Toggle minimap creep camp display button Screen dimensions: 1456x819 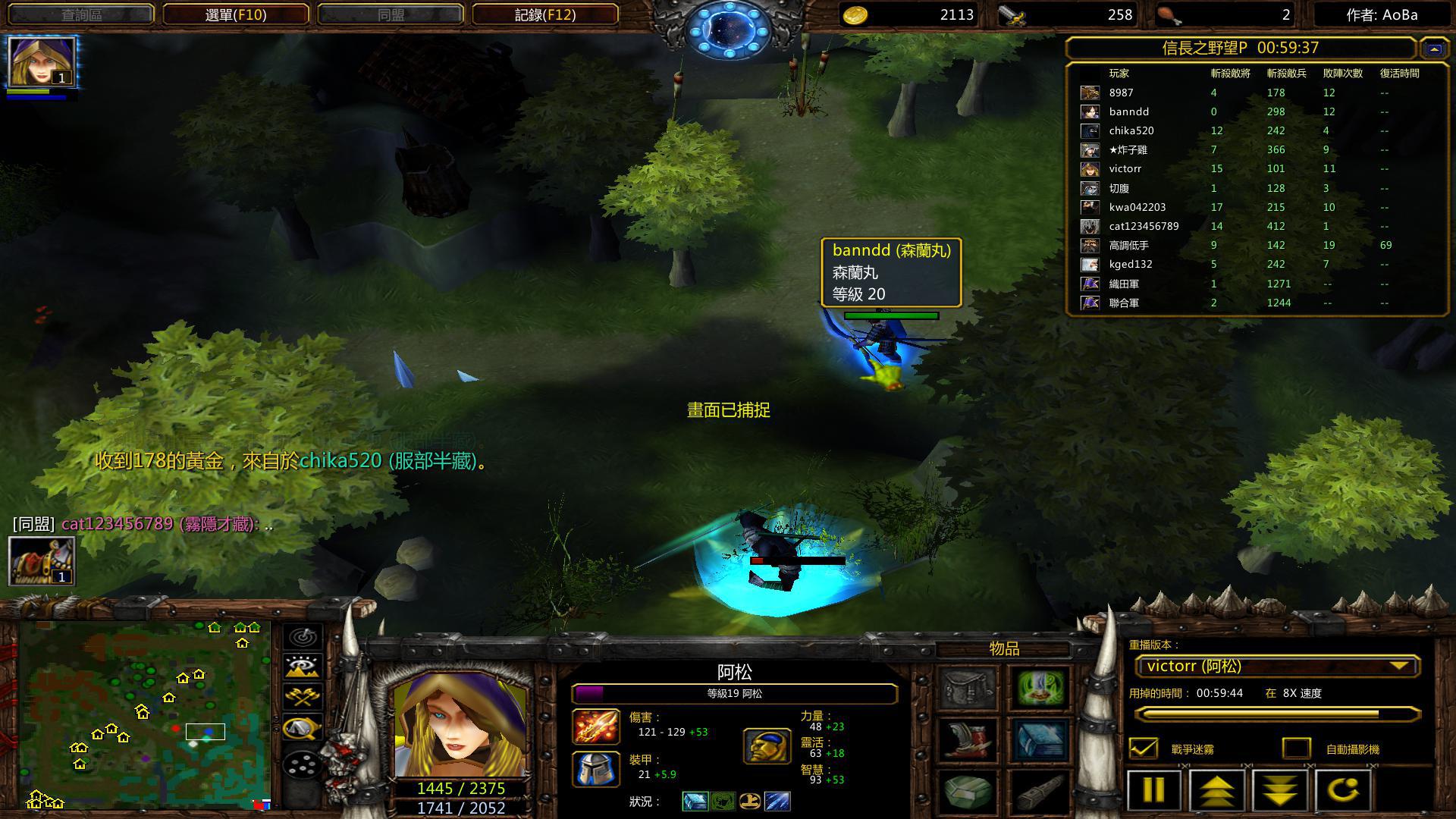pos(303,728)
